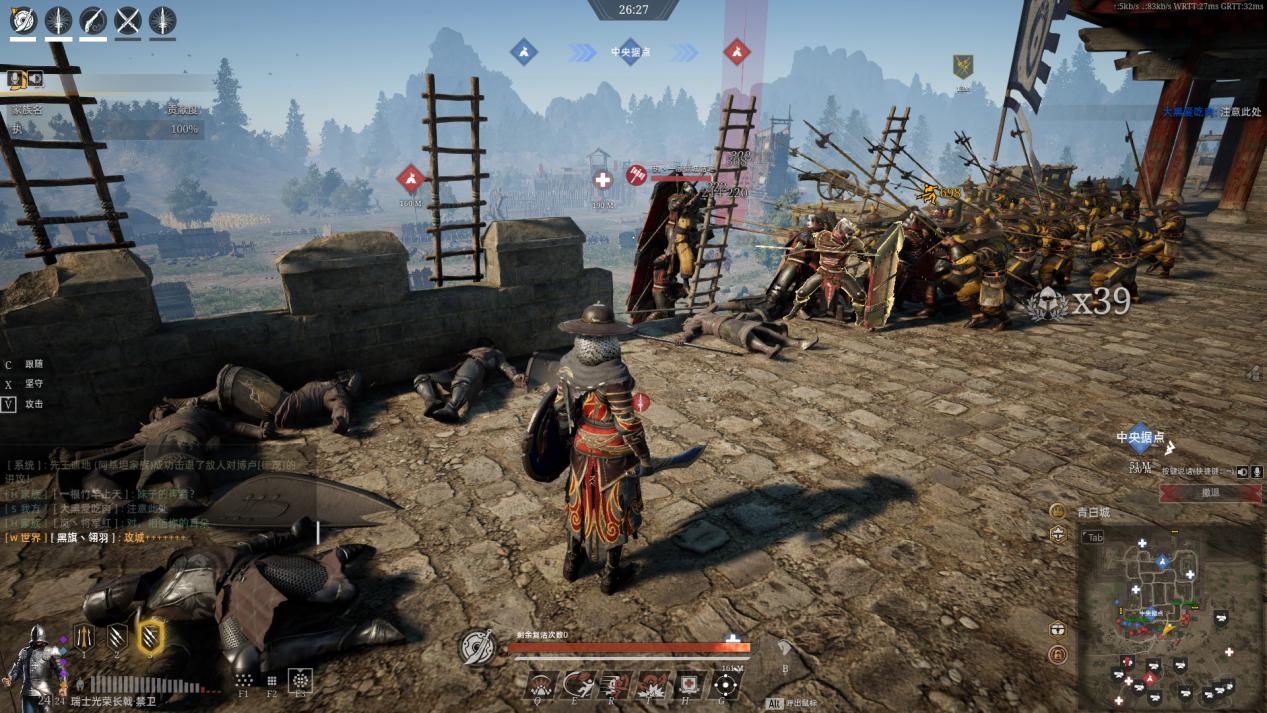
Task: Toggle the microphone icon above the retreat button
Action: pos(1256,471)
